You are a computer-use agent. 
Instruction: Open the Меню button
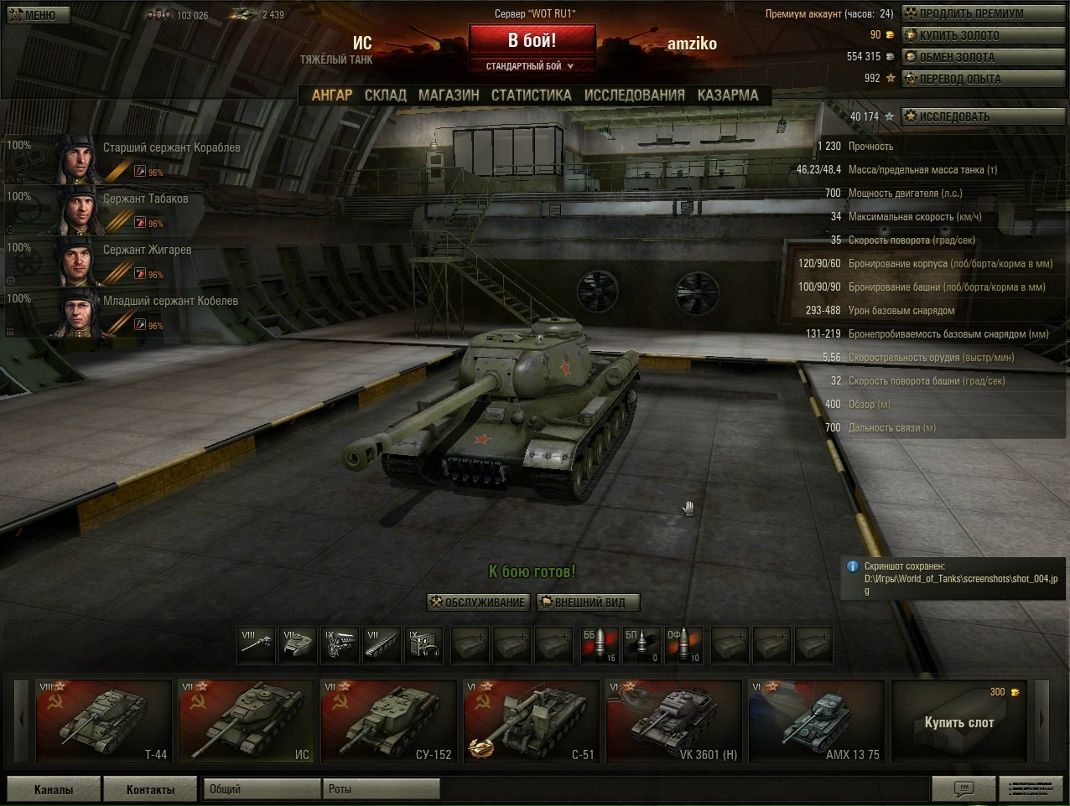click(37, 15)
